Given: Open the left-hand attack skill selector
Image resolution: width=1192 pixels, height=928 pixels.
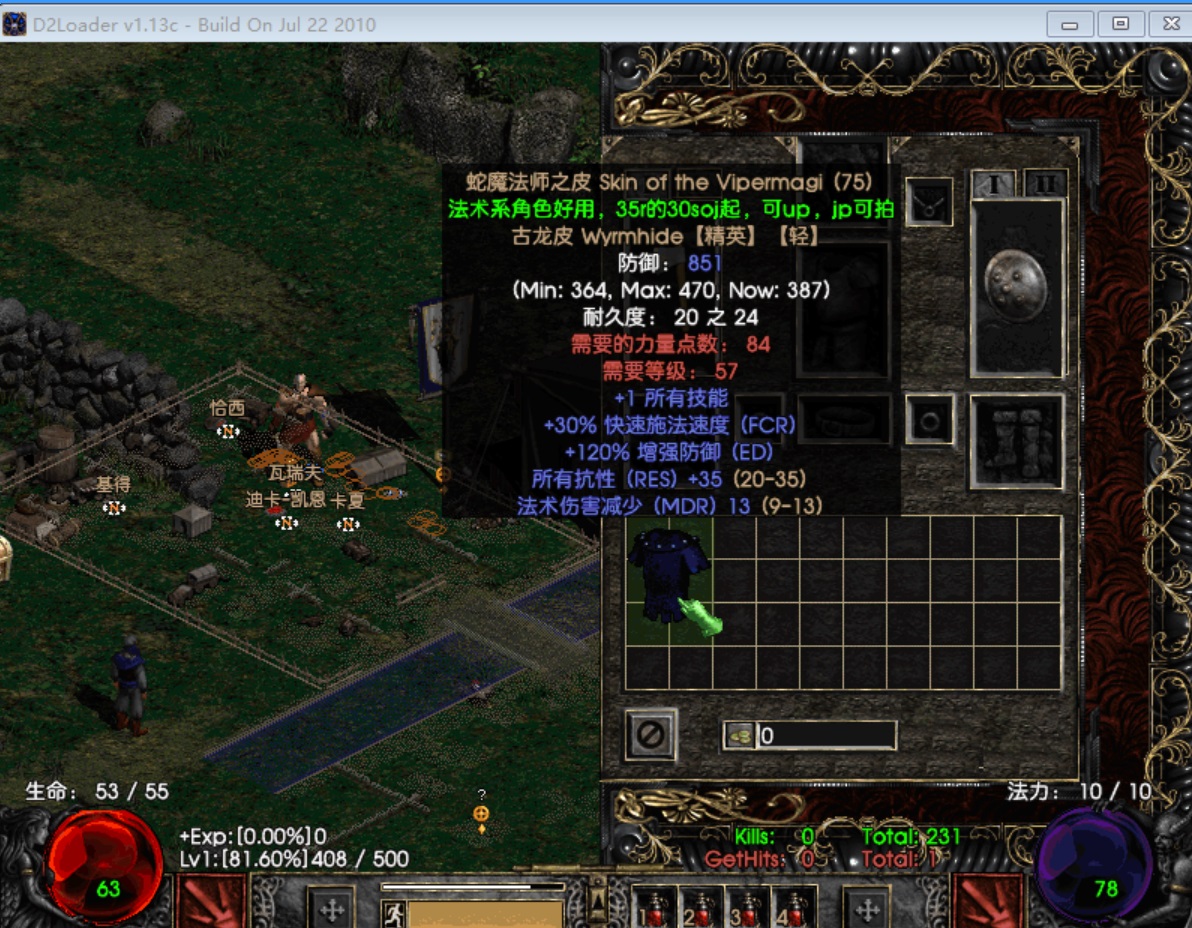Looking at the screenshot, I should point(211,902).
